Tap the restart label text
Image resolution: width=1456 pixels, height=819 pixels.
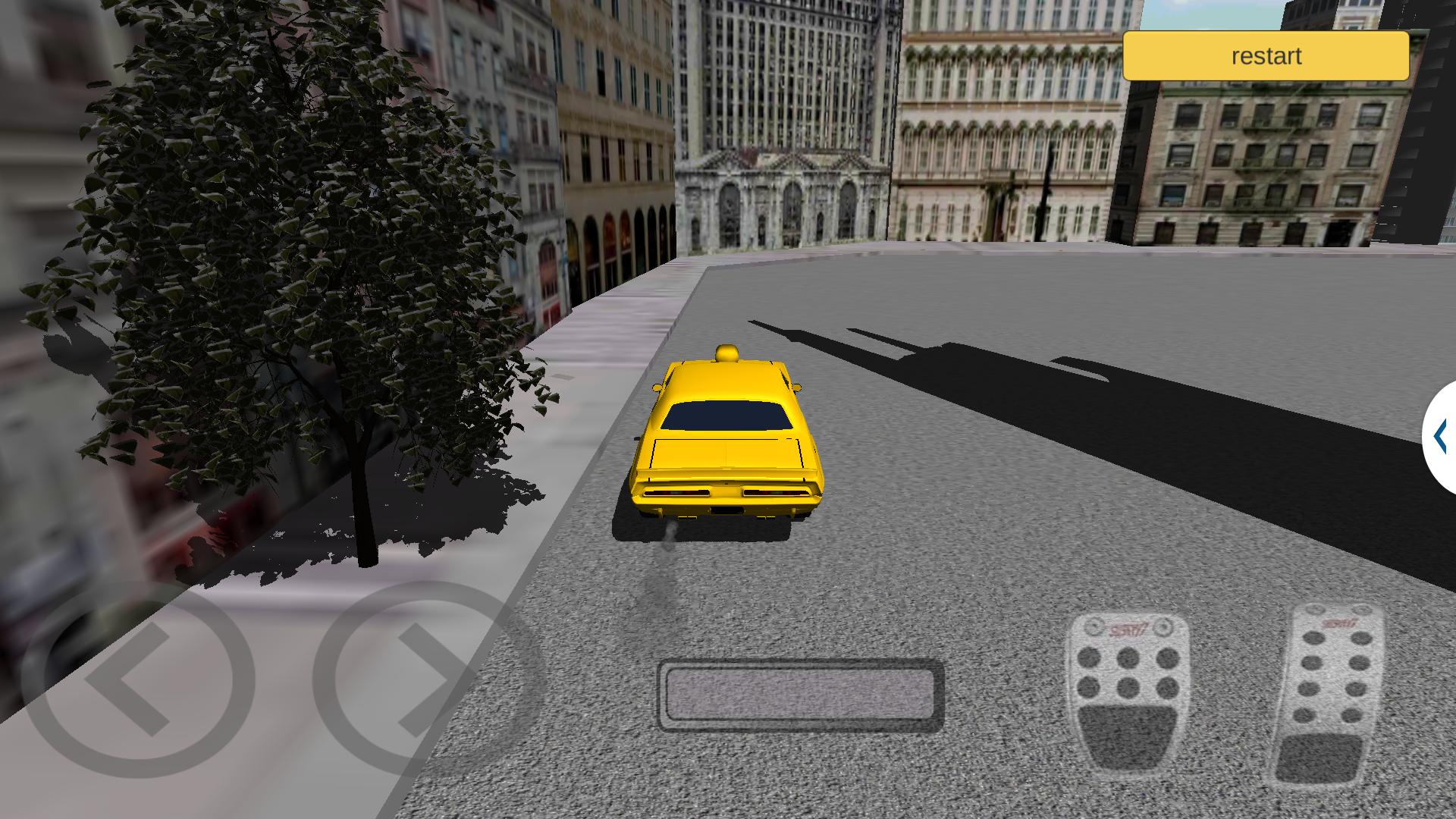(1265, 55)
